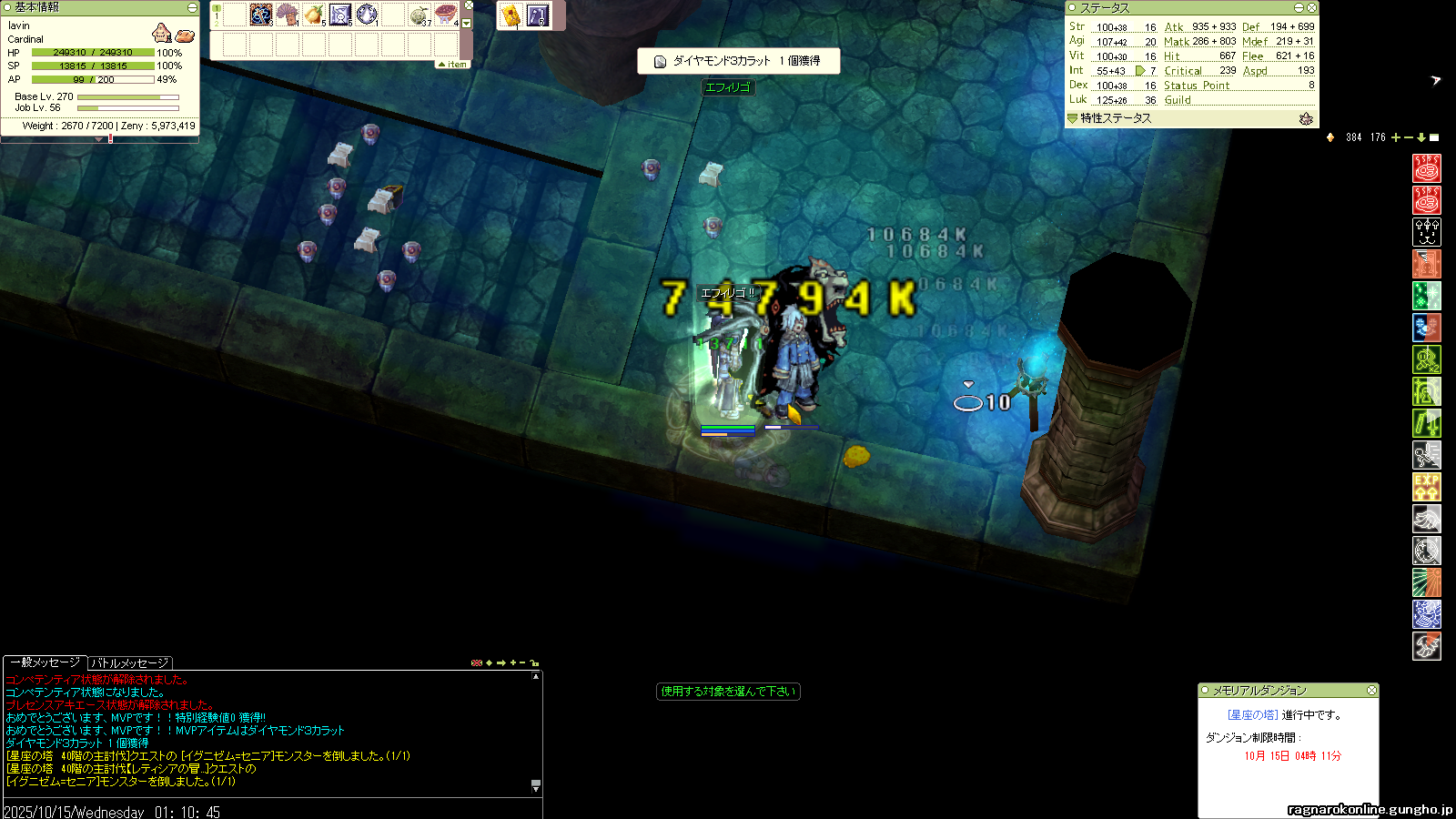Click the chat input field

[273, 811]
